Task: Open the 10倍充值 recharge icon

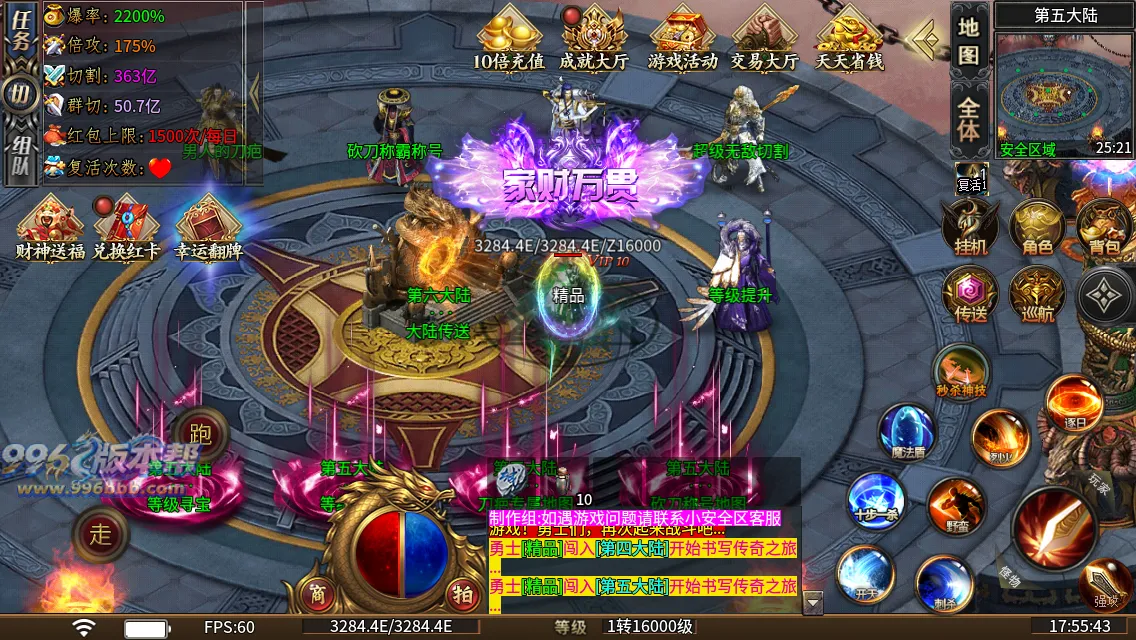Action: click(x=509, y=39)
